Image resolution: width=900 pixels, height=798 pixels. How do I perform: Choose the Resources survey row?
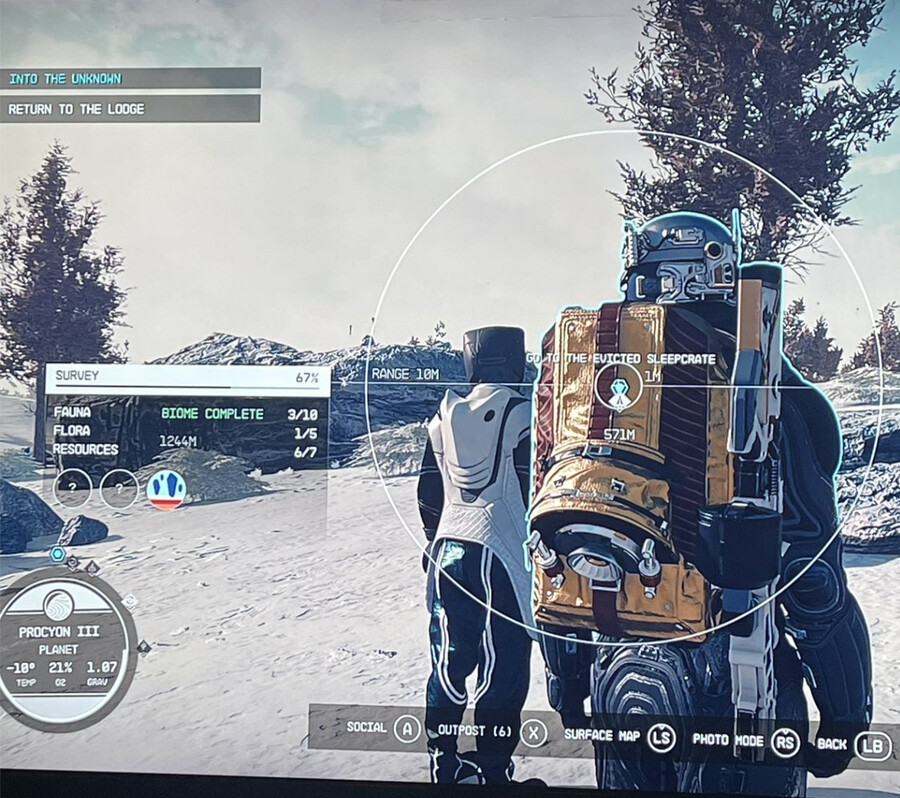pos(187,450)
